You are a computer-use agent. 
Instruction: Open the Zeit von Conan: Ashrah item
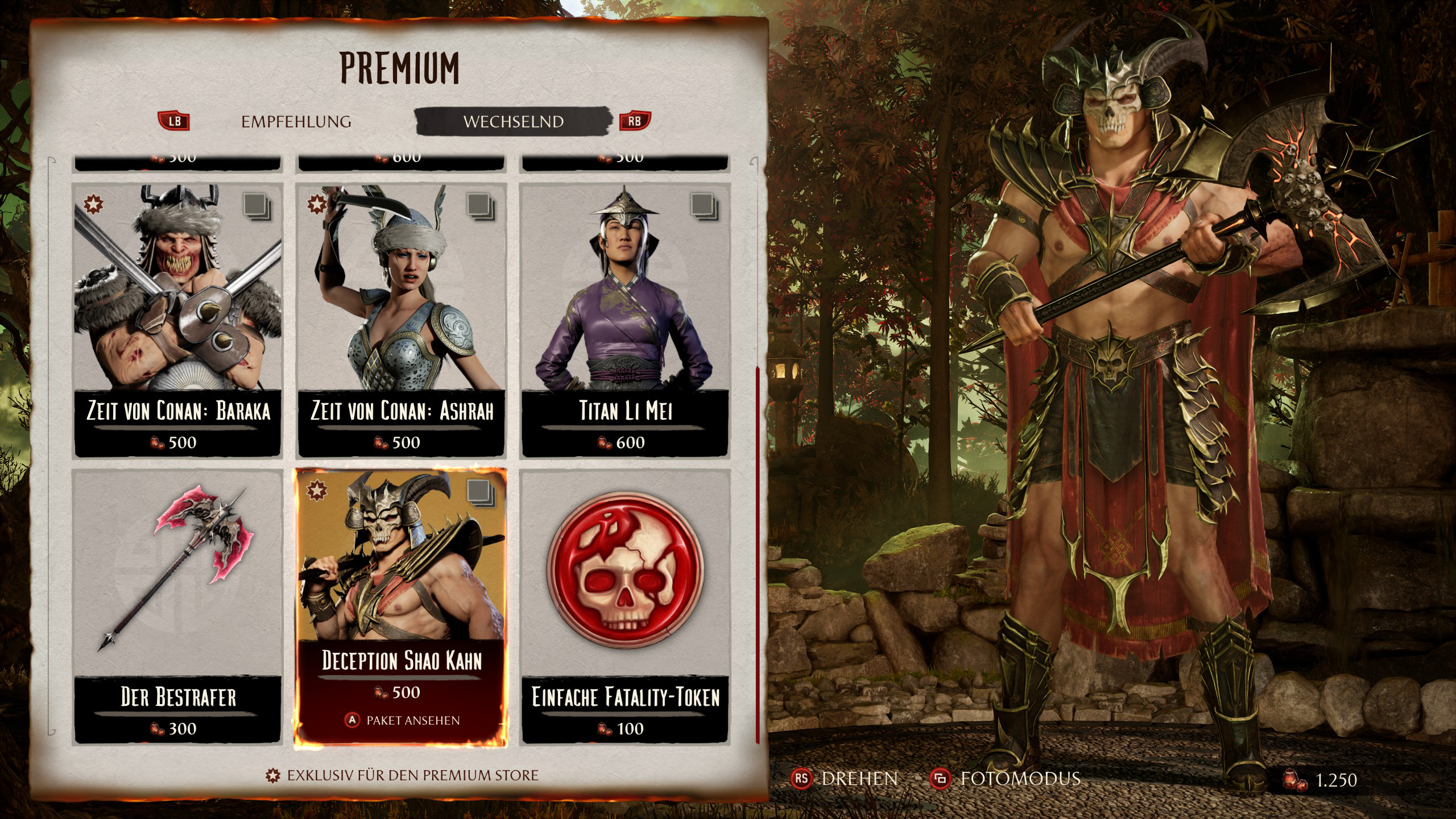(402, 320)
